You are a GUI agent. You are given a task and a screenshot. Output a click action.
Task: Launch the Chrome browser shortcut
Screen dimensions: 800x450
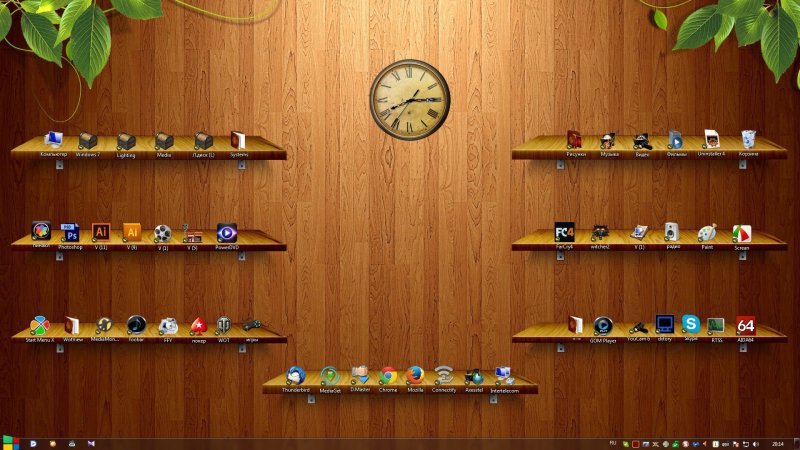click(388, 376)
